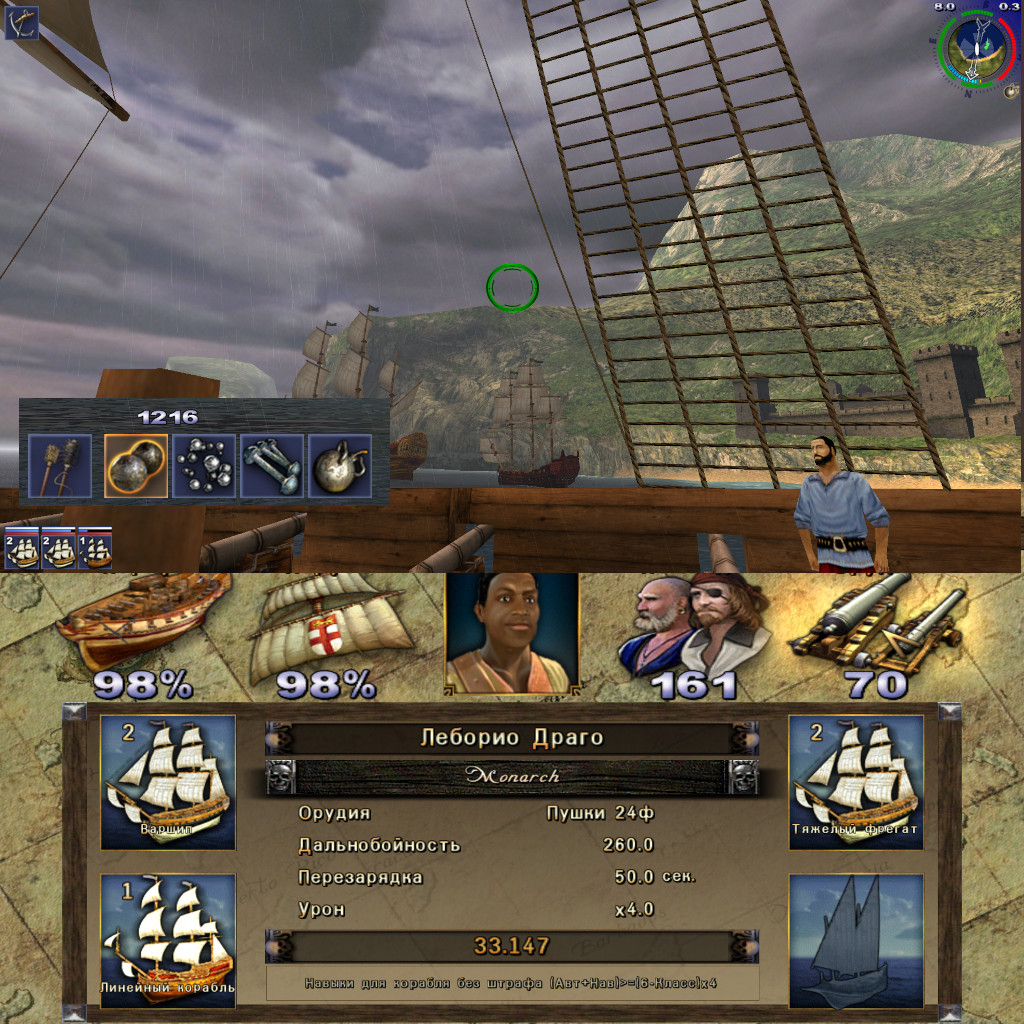Click the sails icon with red cross

coord(326,625)
